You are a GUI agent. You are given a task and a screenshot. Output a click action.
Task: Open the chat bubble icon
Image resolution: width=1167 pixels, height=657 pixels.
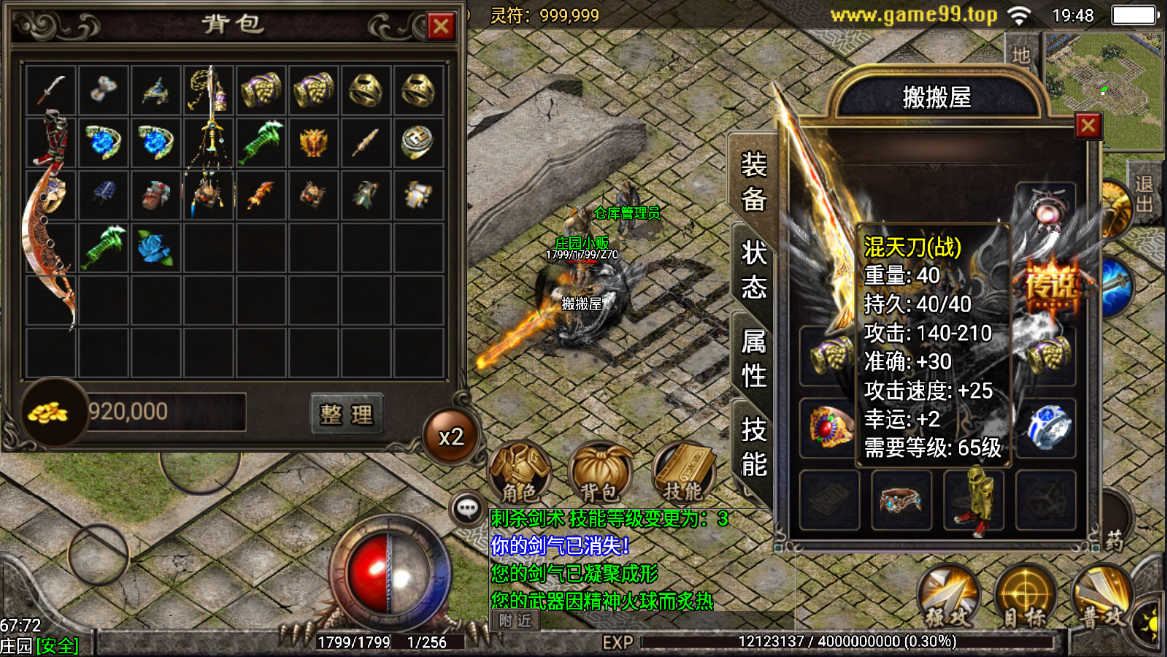point(467,509)
